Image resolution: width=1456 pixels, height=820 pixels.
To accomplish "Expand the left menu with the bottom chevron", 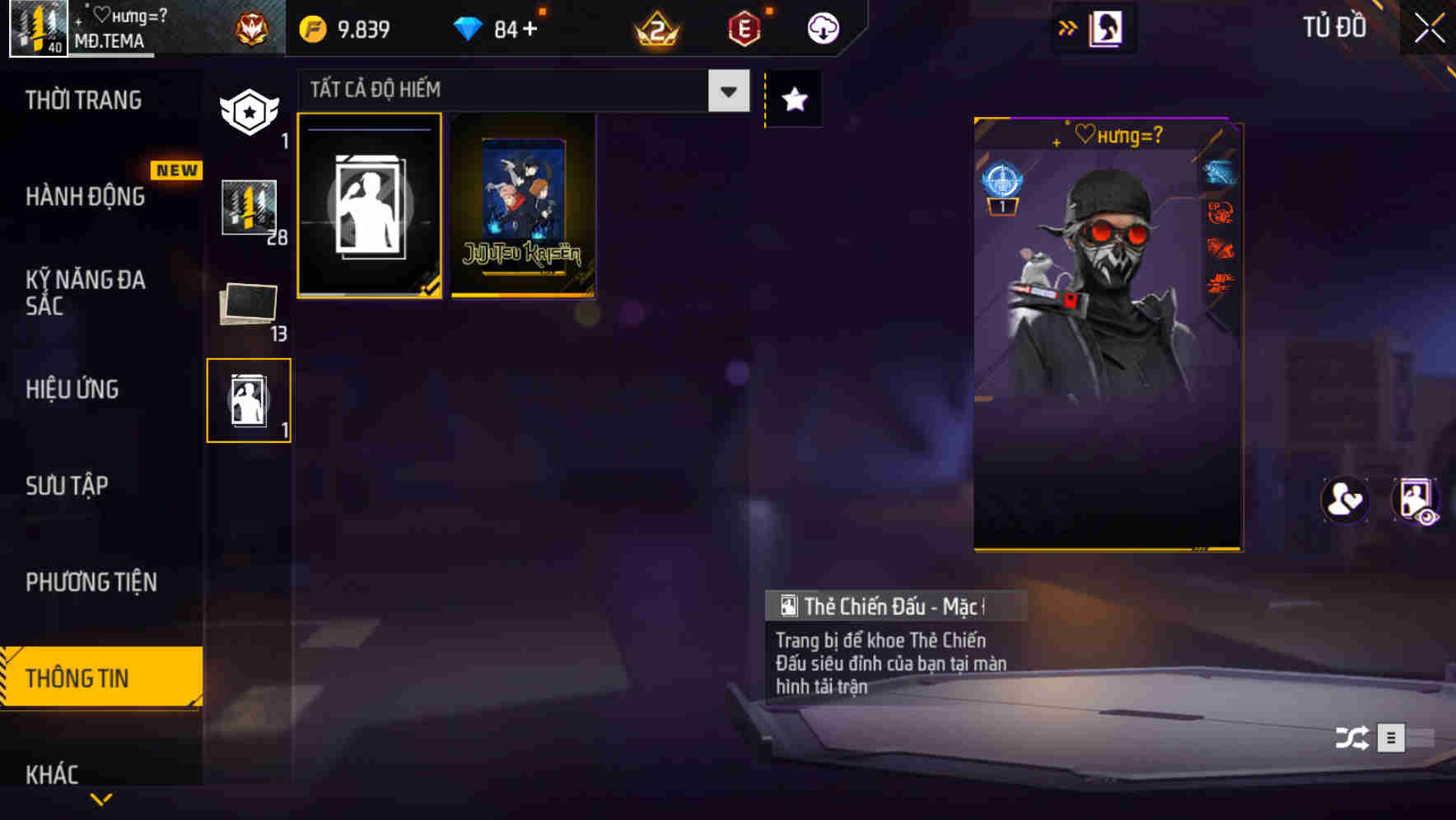I will pyautogui.click(x=101, y=799).
